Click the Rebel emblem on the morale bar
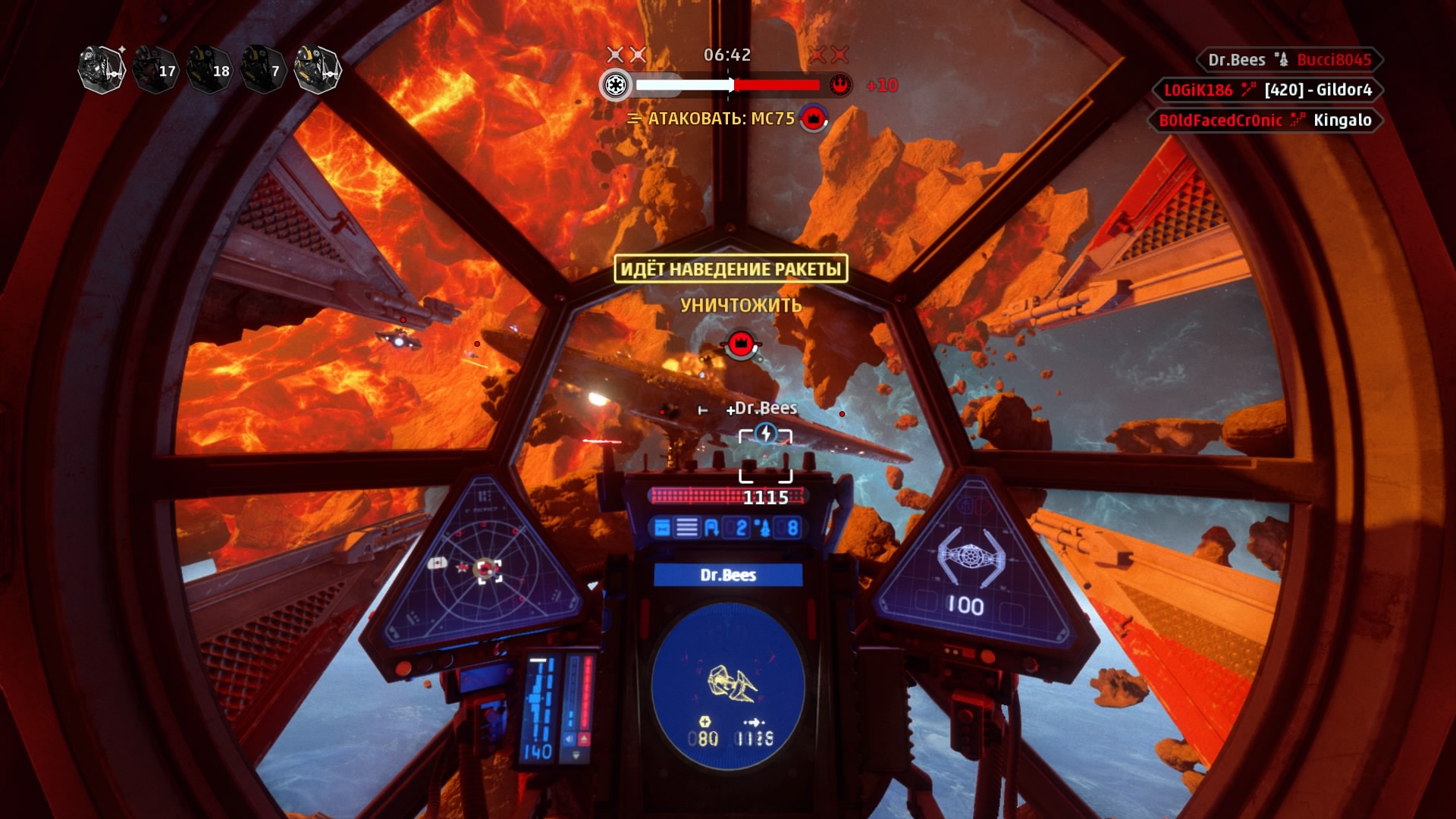Viewport: 1456px width, 819px height. click(839, 85)
